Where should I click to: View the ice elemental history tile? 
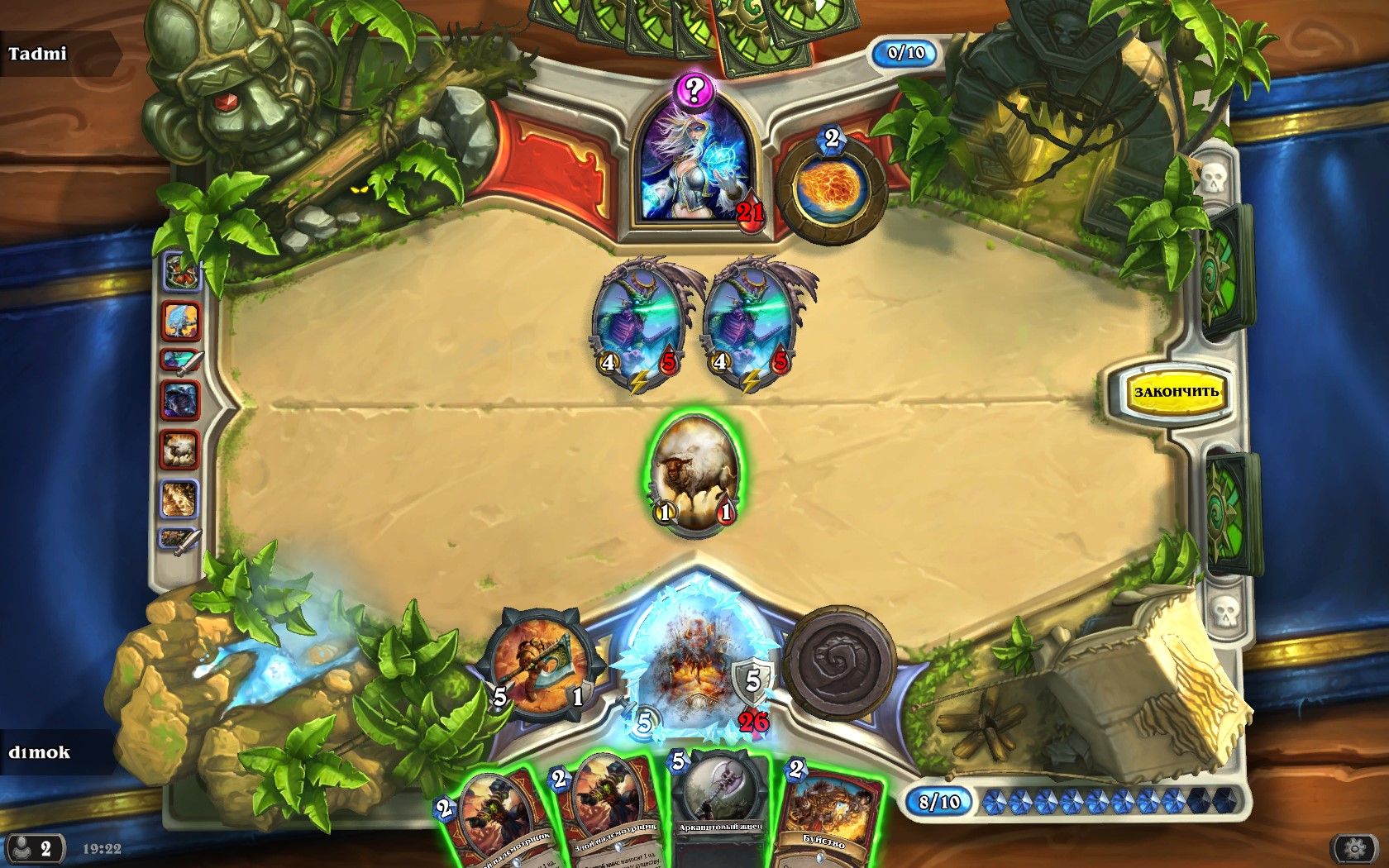click(x=180, y=321)
